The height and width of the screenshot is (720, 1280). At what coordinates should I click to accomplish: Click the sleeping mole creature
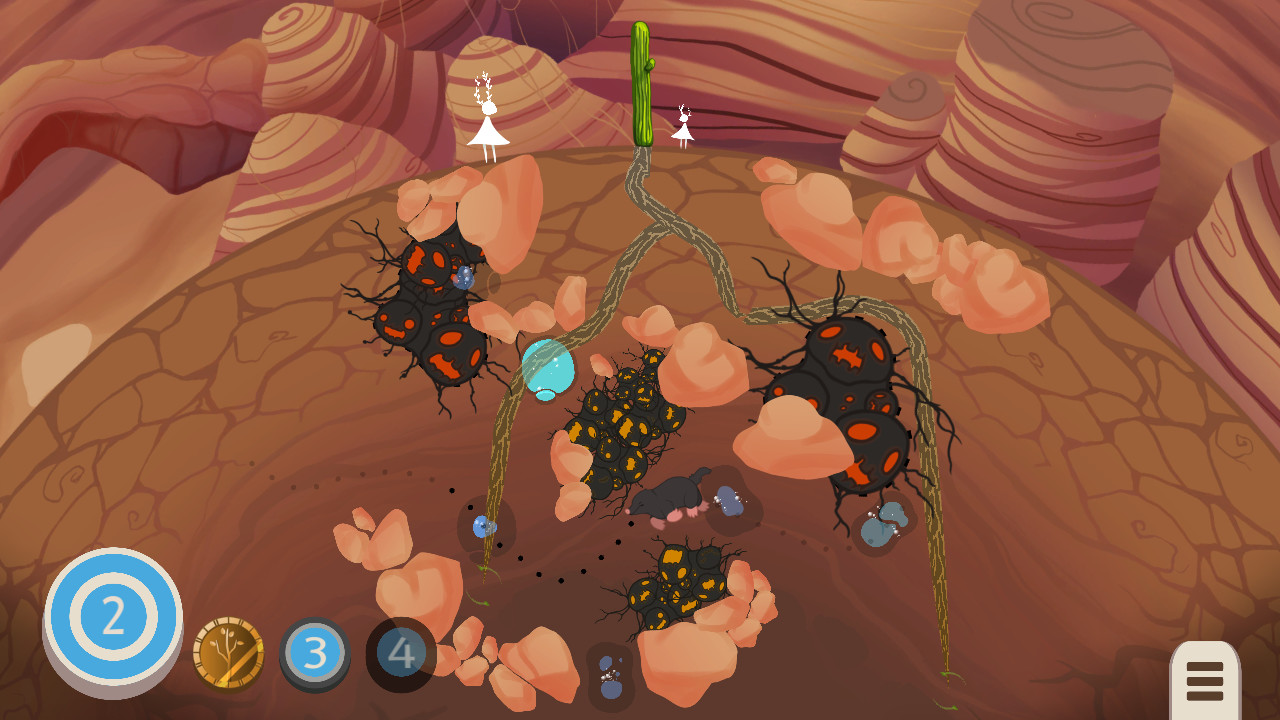[668, 495]
